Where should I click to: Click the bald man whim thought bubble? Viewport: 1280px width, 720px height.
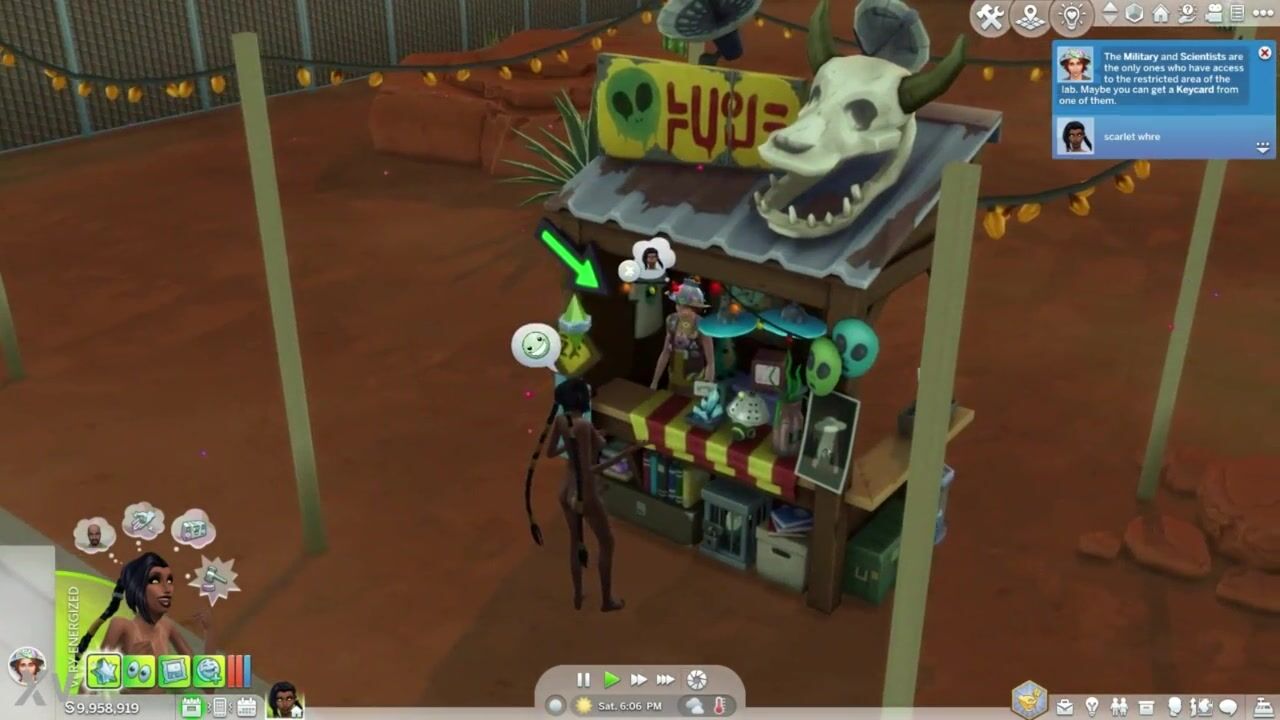[x=95, y=535]
